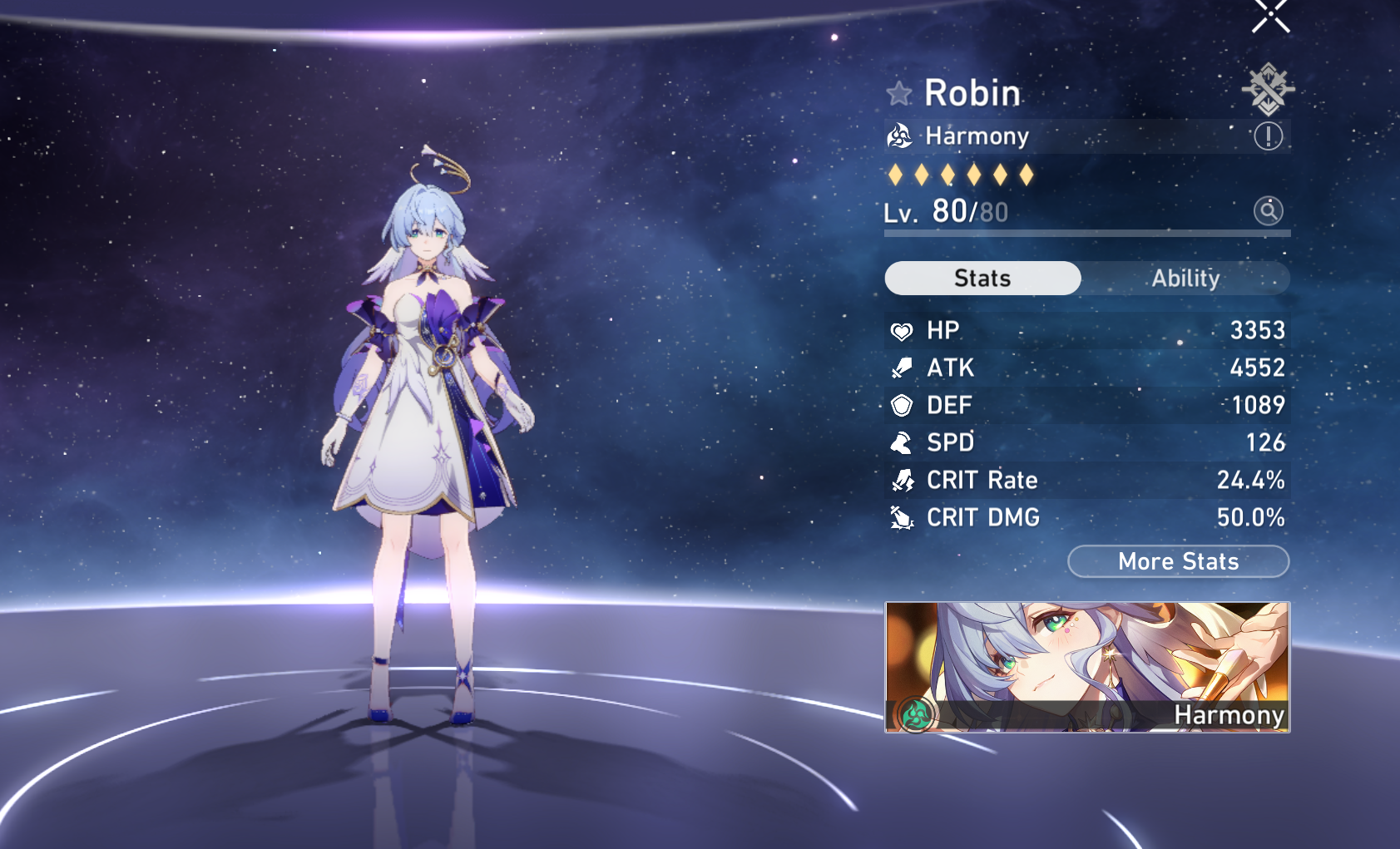Select the Stats tab

click(982, 278)
